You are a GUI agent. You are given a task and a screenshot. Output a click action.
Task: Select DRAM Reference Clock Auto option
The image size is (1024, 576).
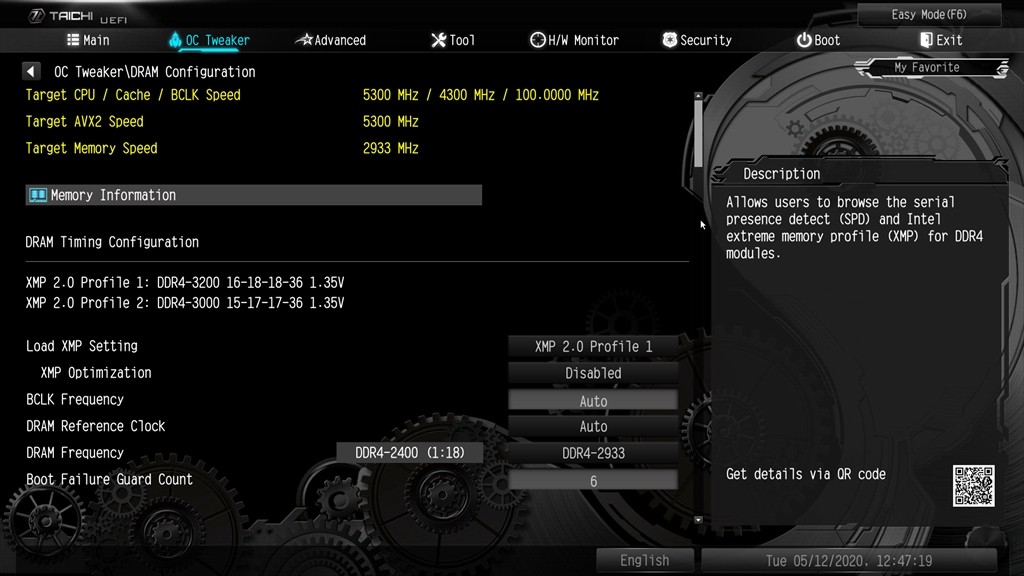[x=593, y=426]
